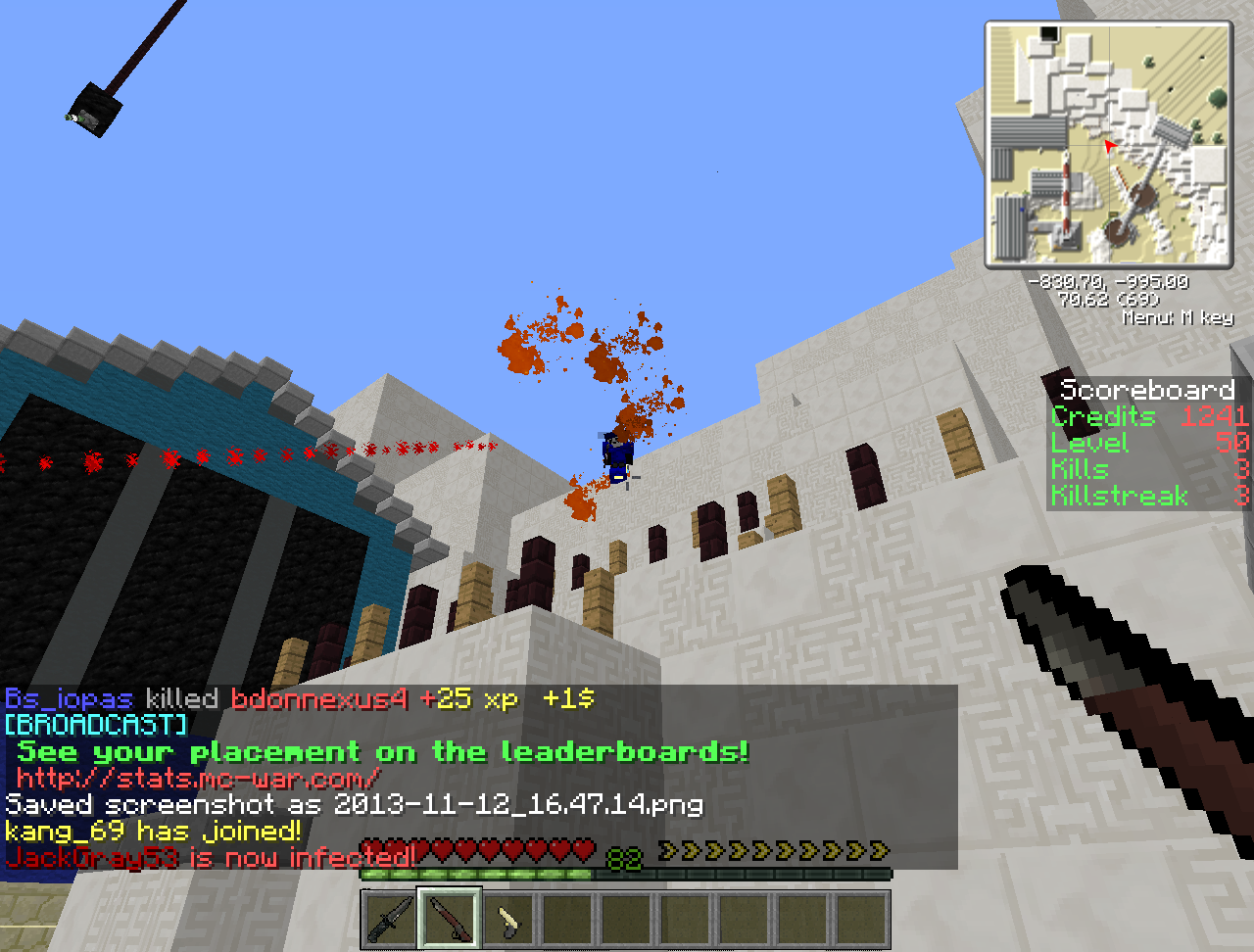Open the stats.mc-war.com leaderboard link
Image resolution: width=1254 pixels, height=952 pixels.
point(198,779)
